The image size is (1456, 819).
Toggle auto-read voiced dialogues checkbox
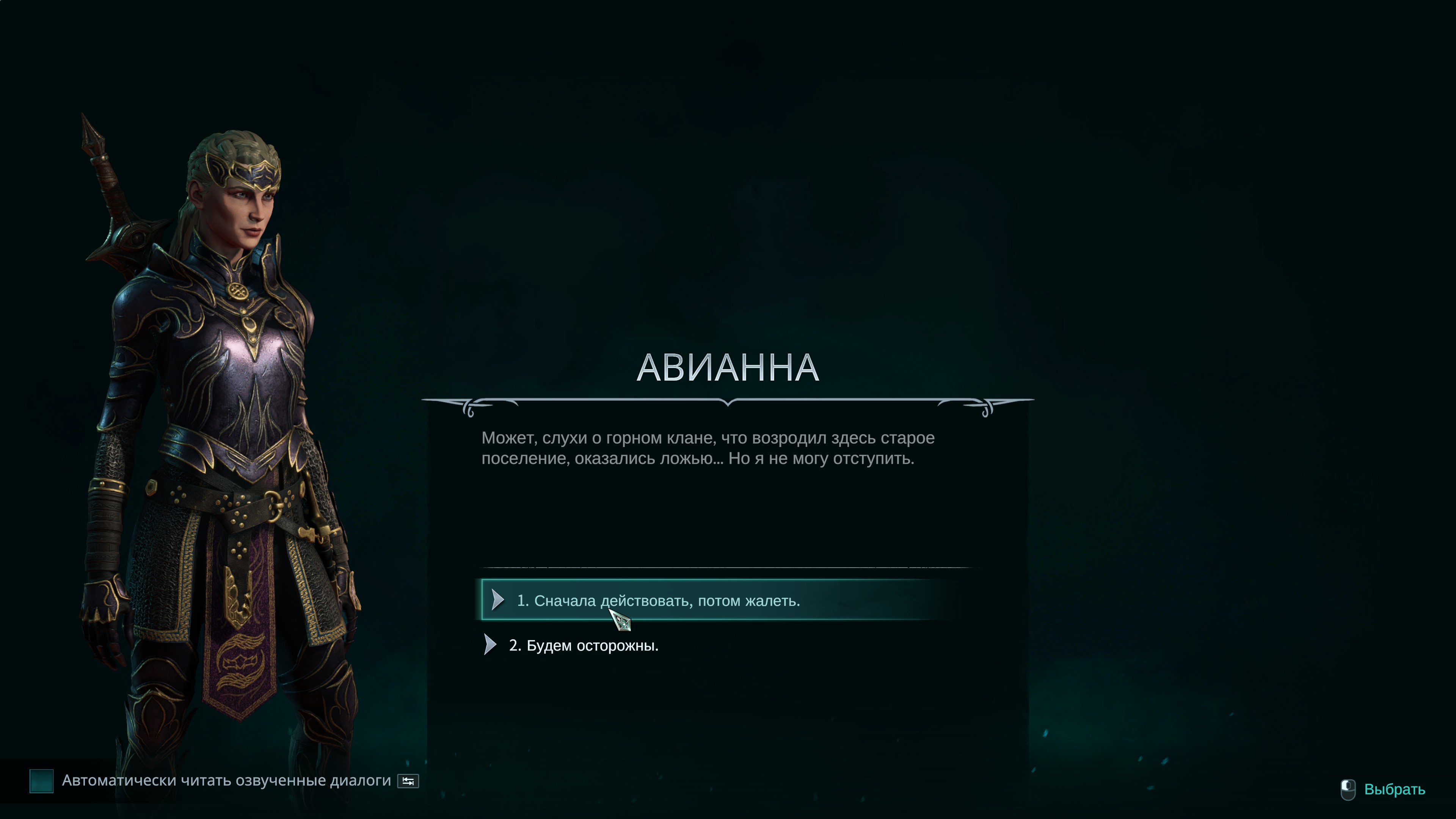click(x=41, y=781)
